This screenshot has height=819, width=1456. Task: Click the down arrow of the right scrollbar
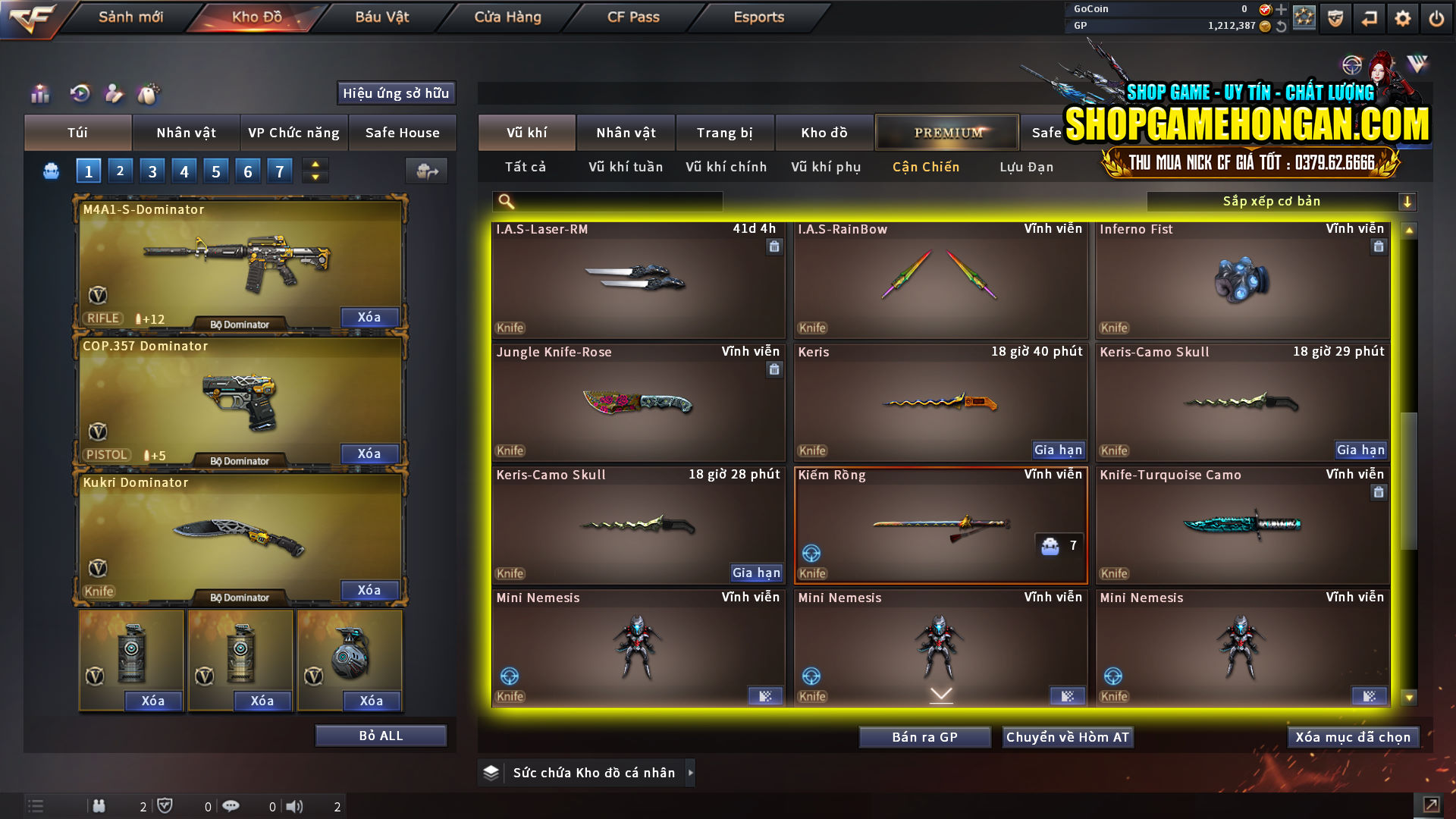click(1409, 697)
